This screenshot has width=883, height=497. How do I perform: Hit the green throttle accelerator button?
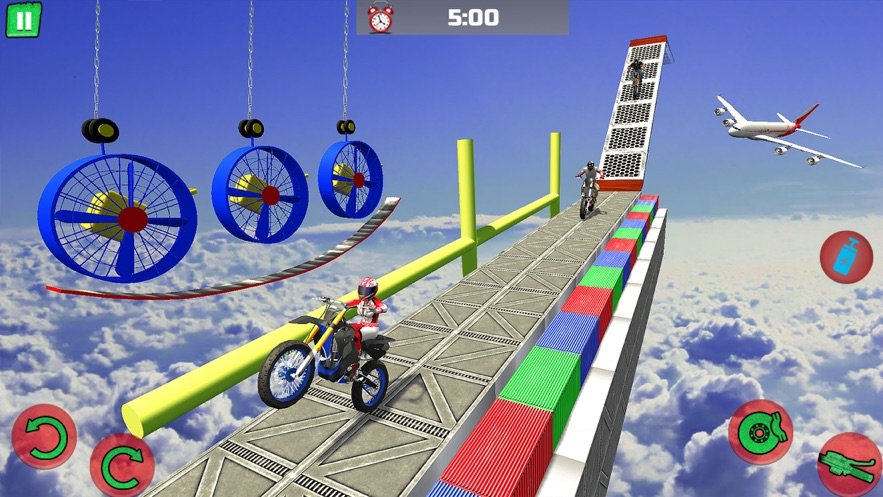pos(850,464)
